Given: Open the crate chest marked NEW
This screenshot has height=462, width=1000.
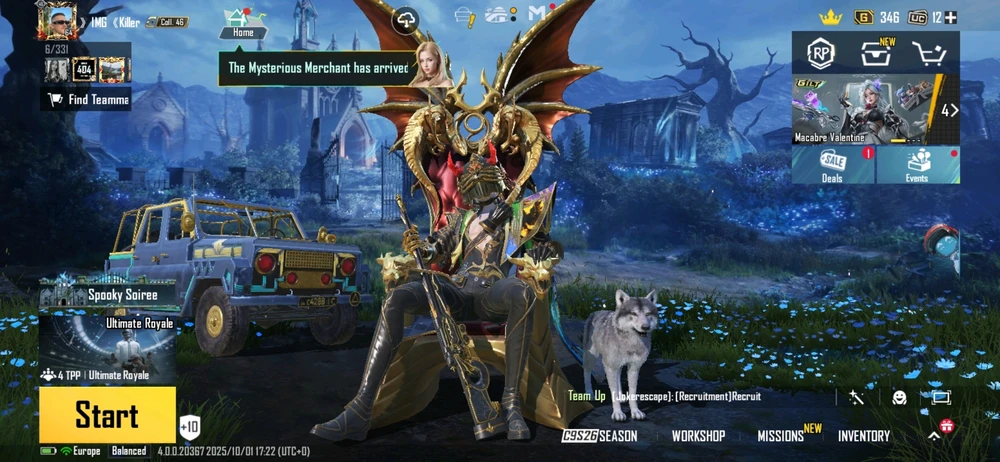Looking at the screenshot, I should 876,53.
